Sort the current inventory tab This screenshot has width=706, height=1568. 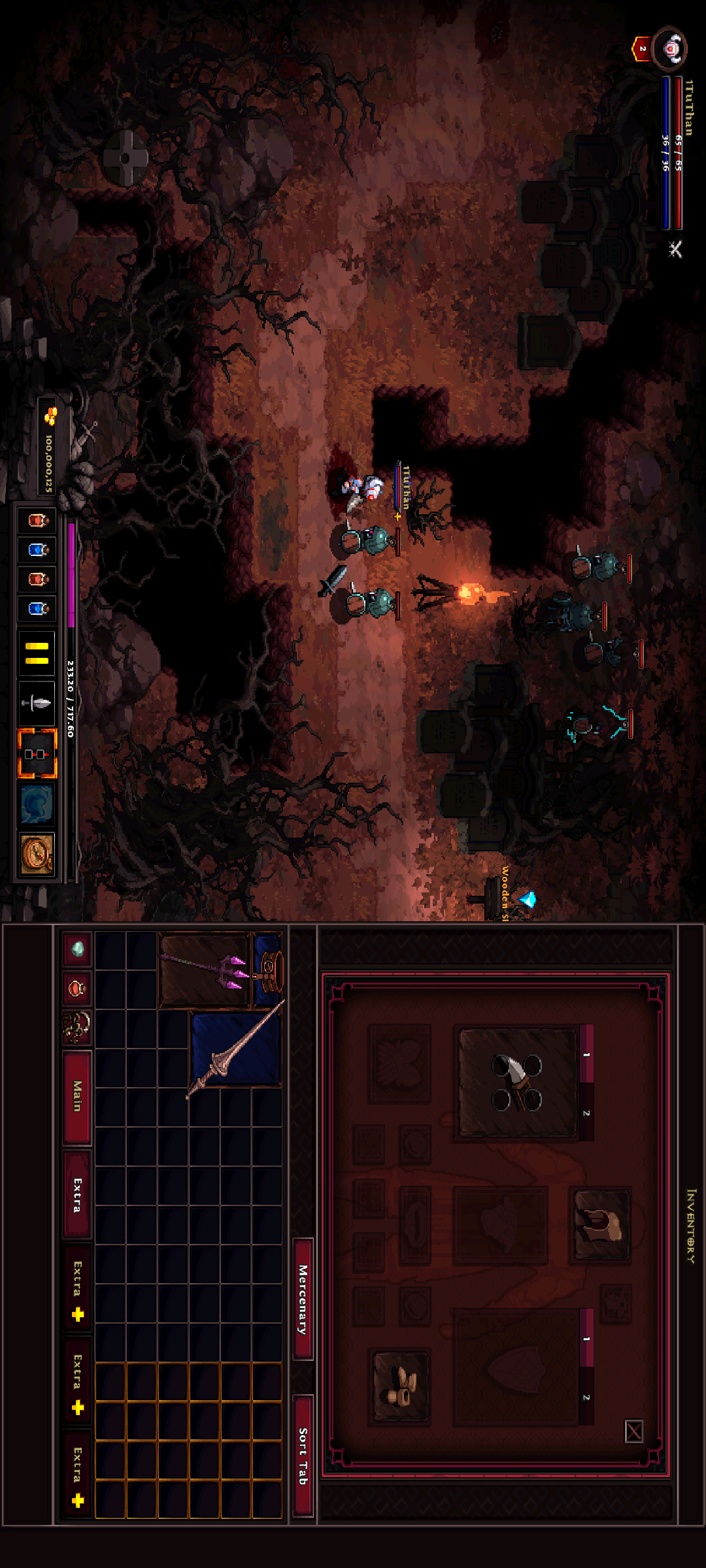click(x=303, y=1456)
